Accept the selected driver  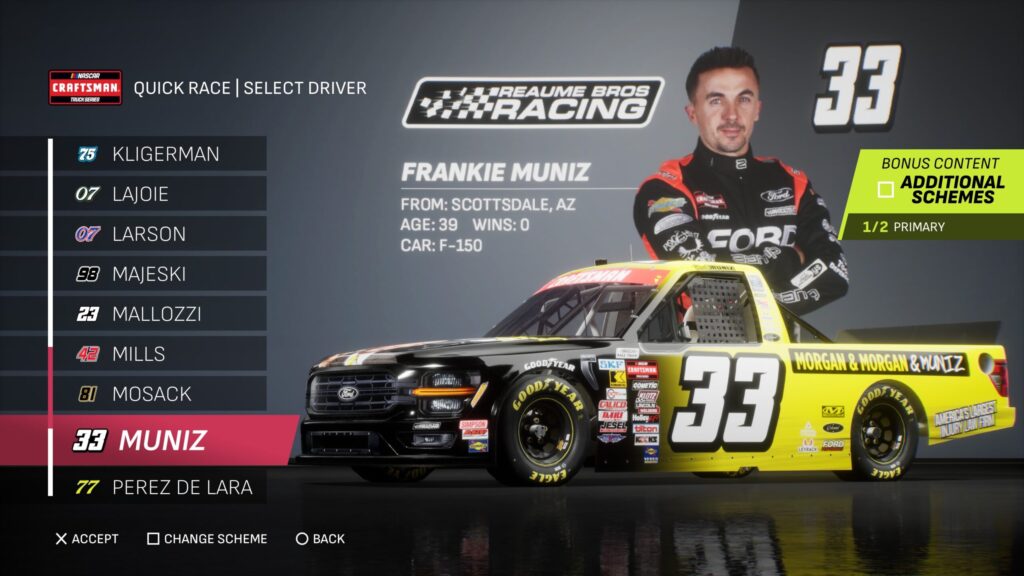tap(87, 539)
